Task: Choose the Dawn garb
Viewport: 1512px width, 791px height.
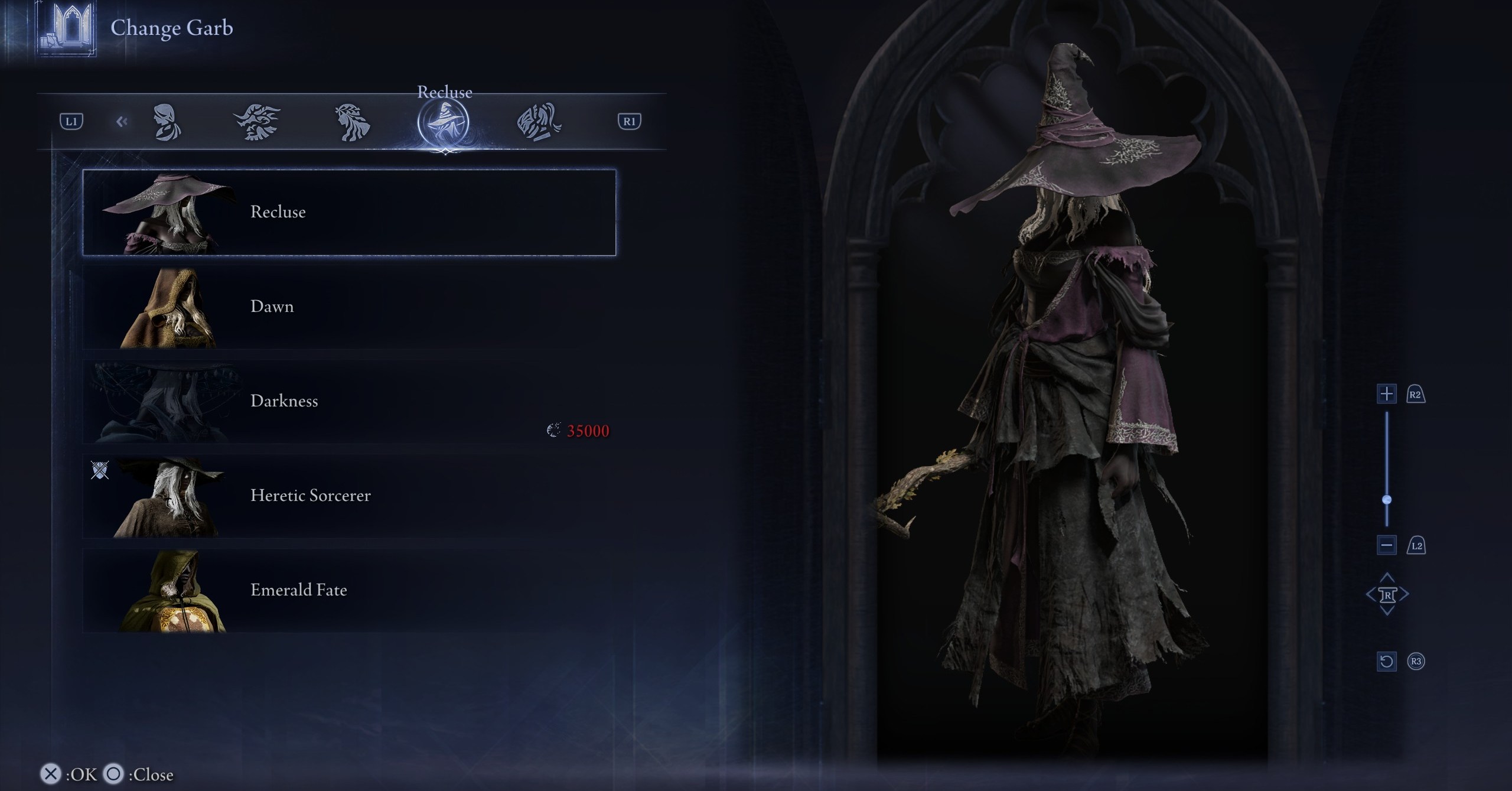Action: (348, 307)
